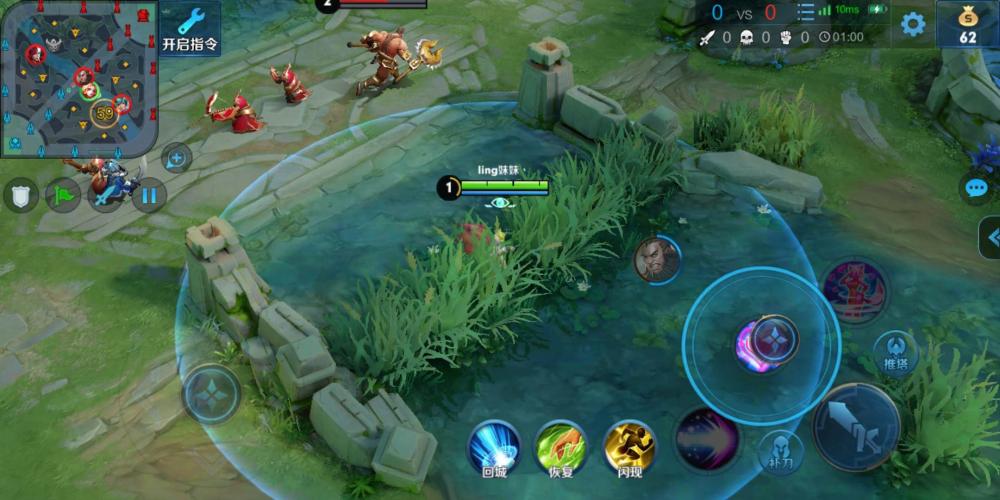1000x500 pixels.
Task: Open the gear settings menu
Action: coord(913,24)
